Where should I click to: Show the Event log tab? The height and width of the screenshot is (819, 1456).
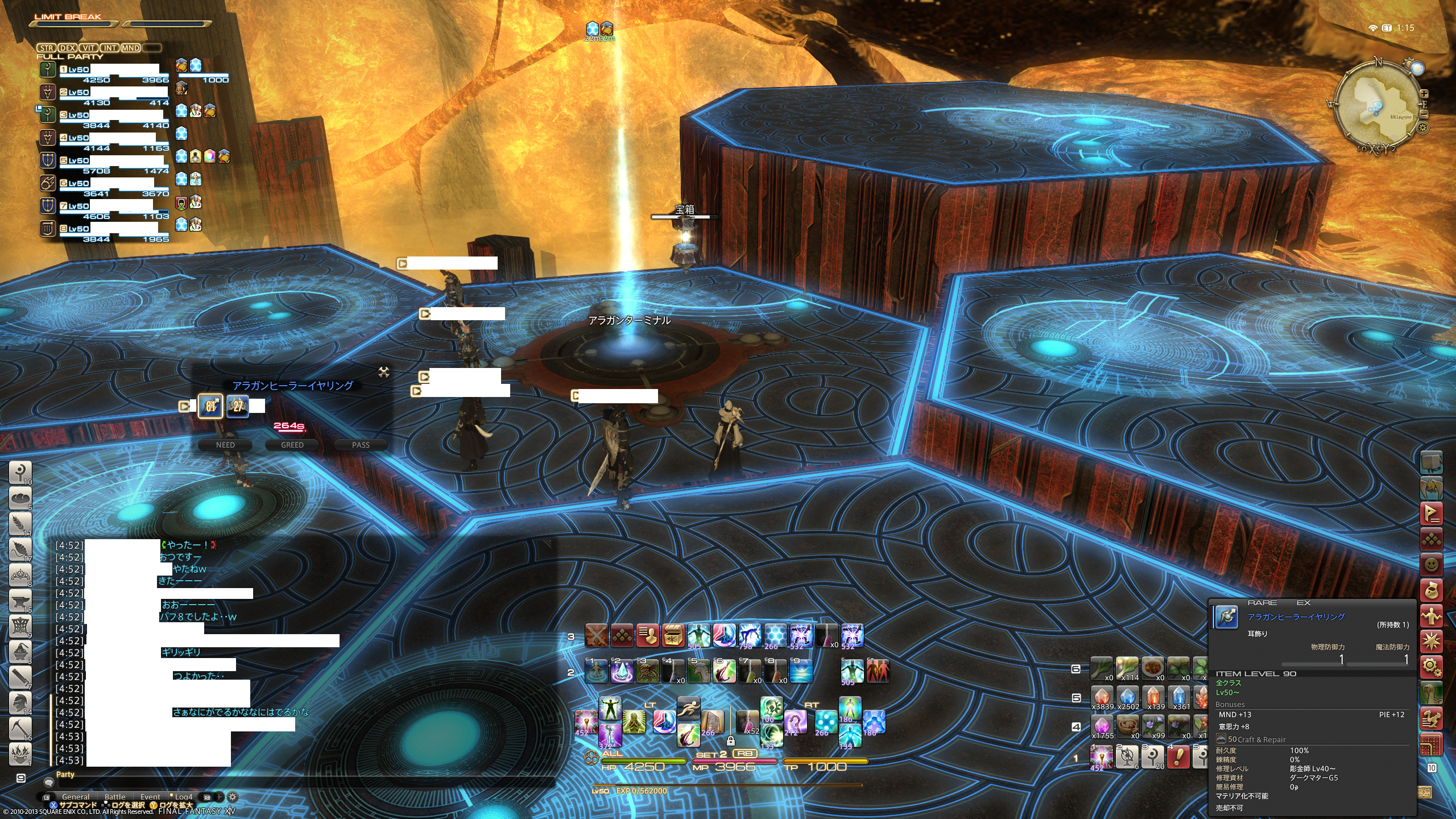tap(150, 797)
